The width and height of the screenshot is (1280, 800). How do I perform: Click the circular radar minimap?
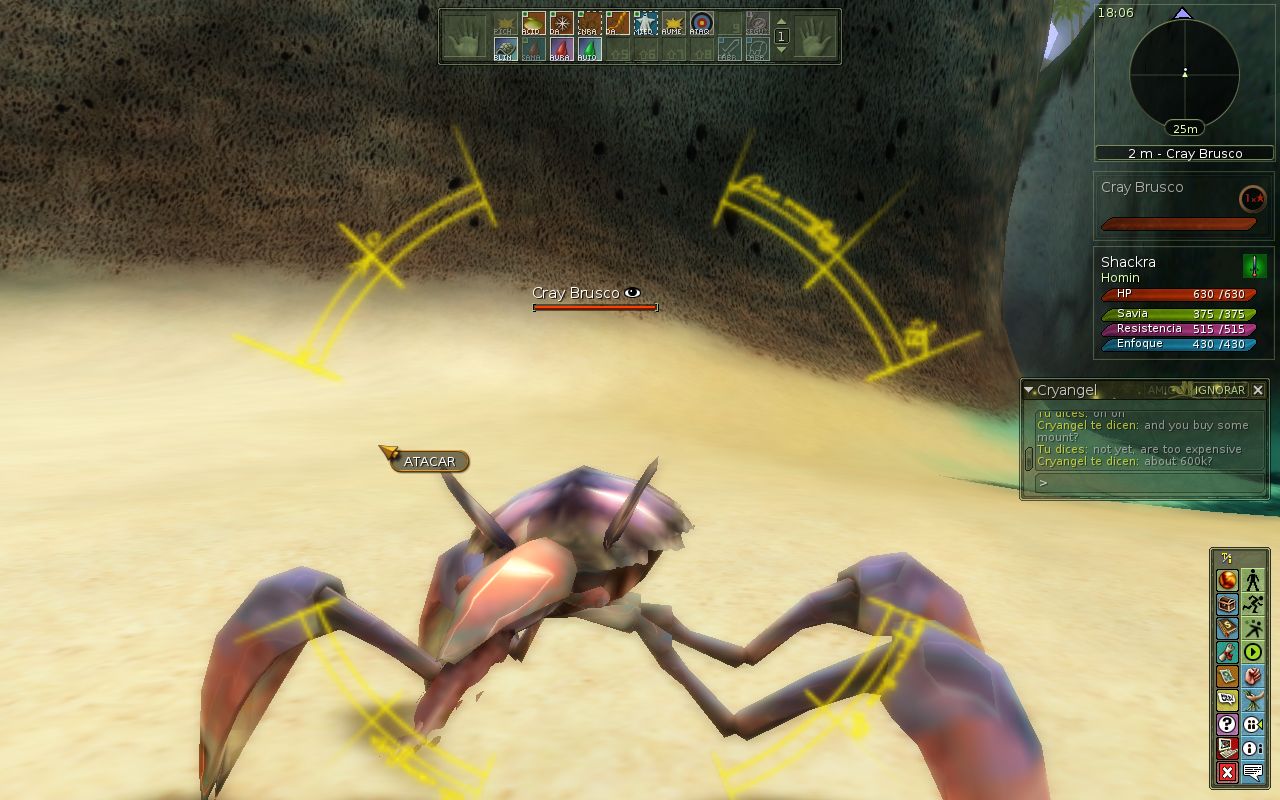[1184, 74]
